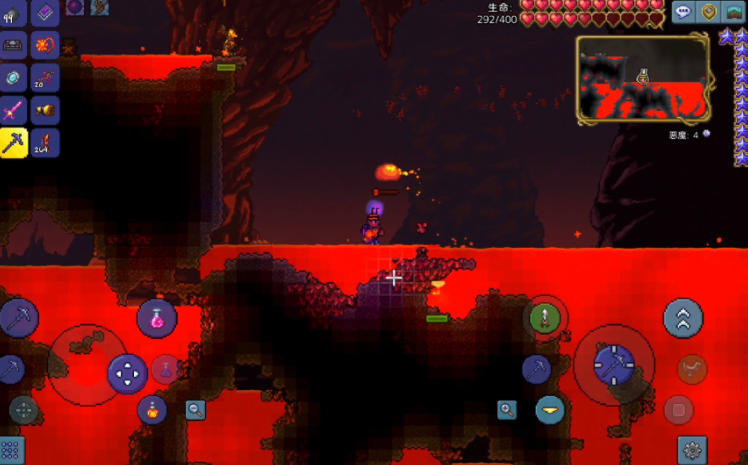Zoom out with the minus magnifier
The width and height of the screenshot is (748, 465).
pyautogui.click(x=195, y=409)
